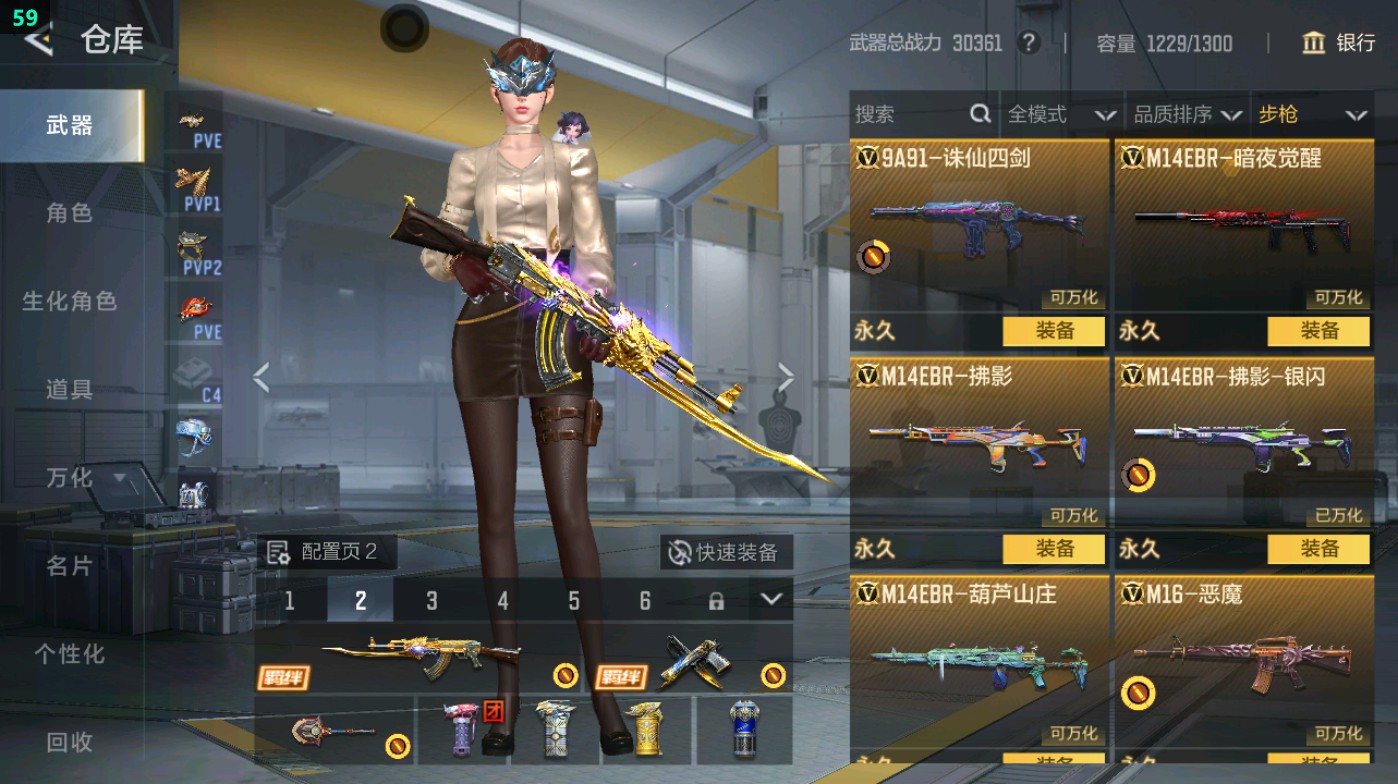The image size is (1398, 784).
Task: Tap the back arrow beside 仓库 title
Action: tap(38, 41)
